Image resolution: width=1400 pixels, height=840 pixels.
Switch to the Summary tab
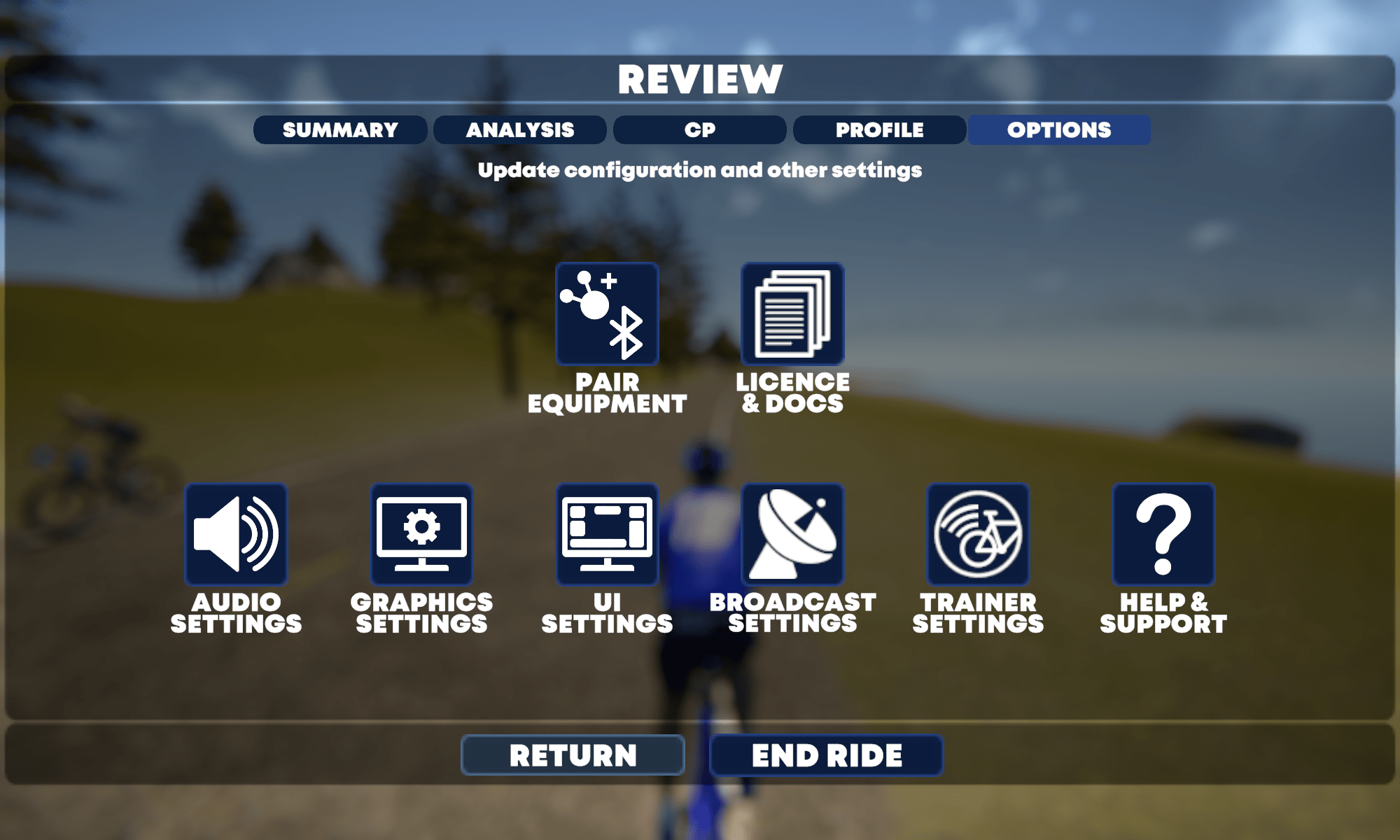point(340,130)
